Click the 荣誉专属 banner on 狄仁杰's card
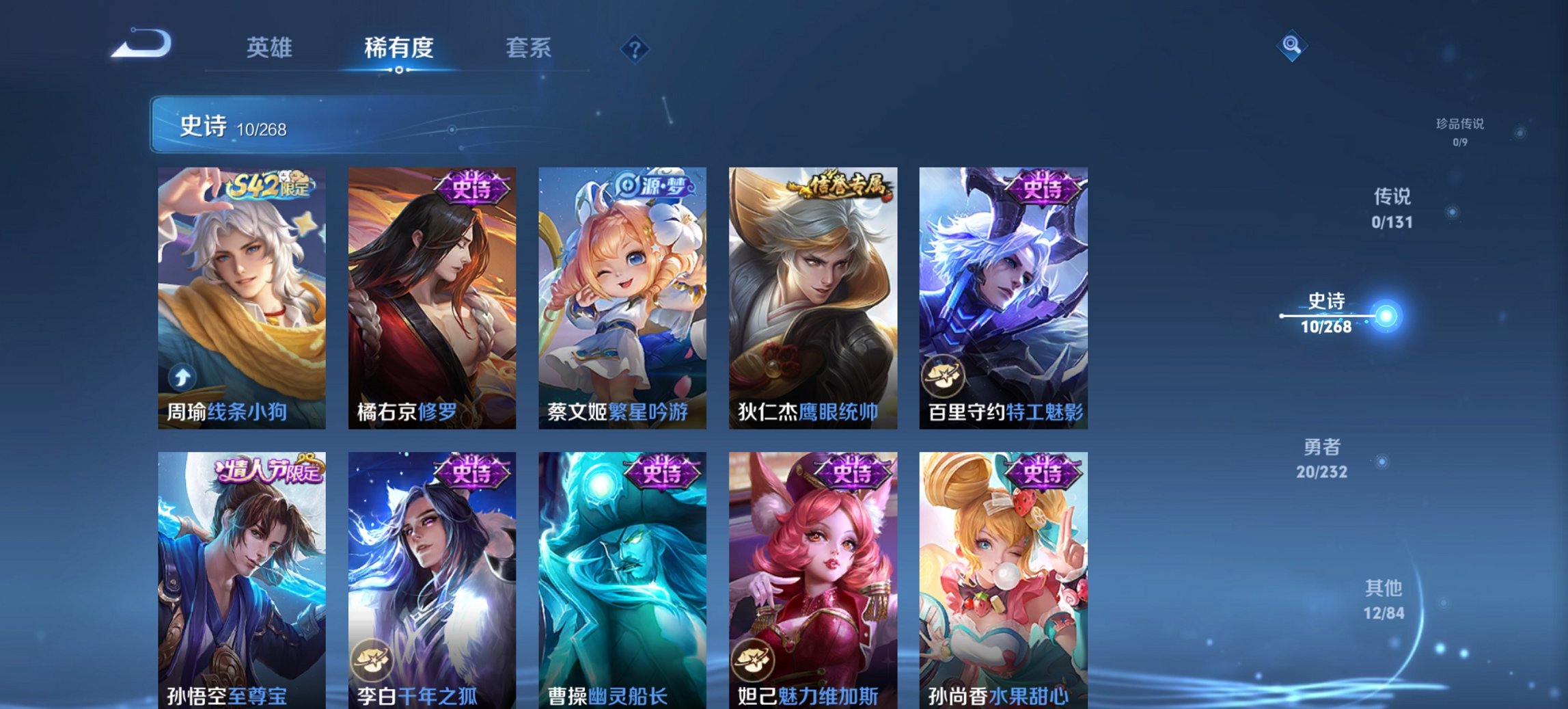 click(840, 187)
